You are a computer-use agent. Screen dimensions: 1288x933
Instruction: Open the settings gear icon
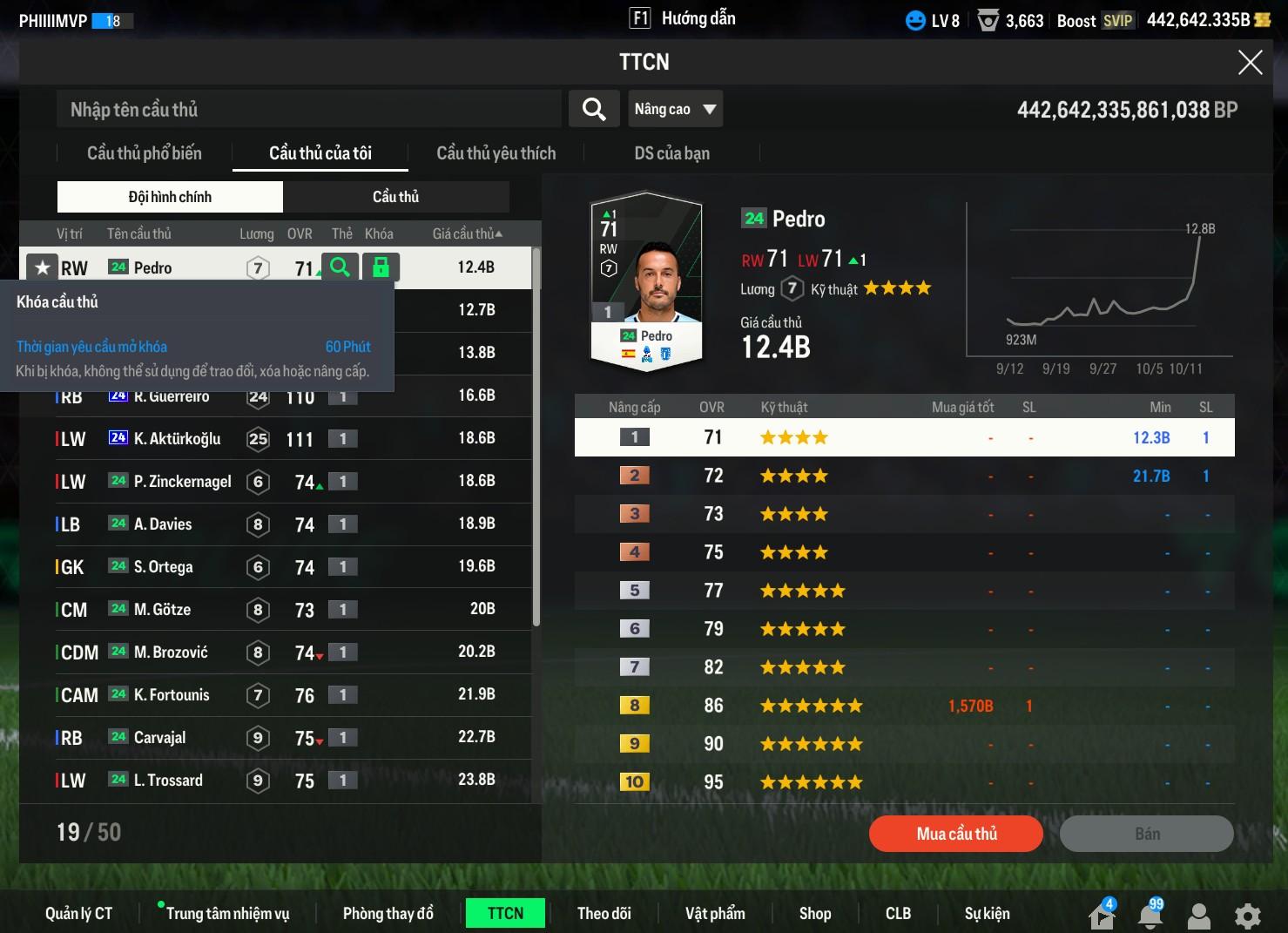(1247, 916)
